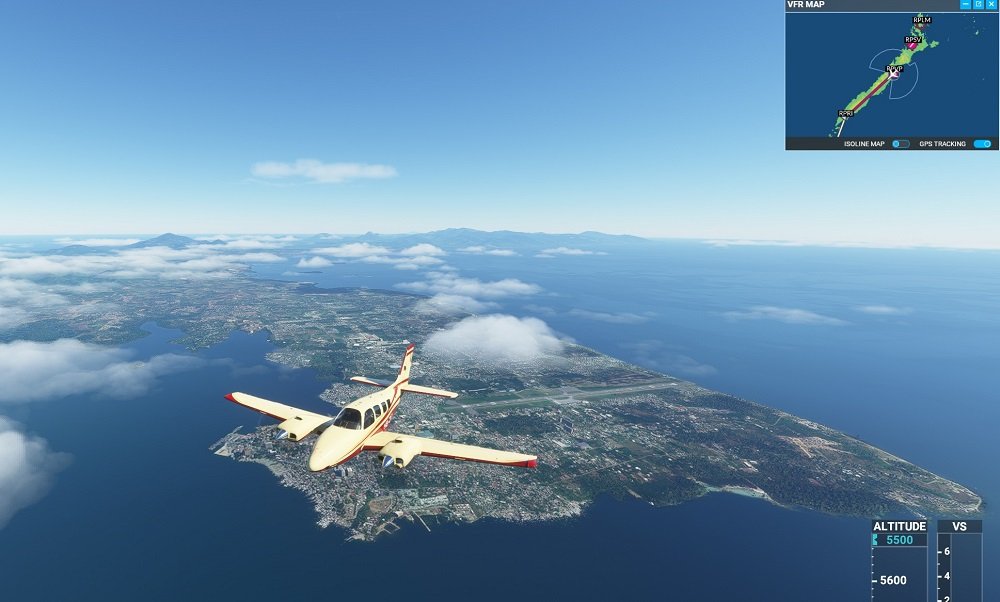This screenshot has height=602, width=1000.
Task: Select the RPRI airport marker
Action: 845,114
